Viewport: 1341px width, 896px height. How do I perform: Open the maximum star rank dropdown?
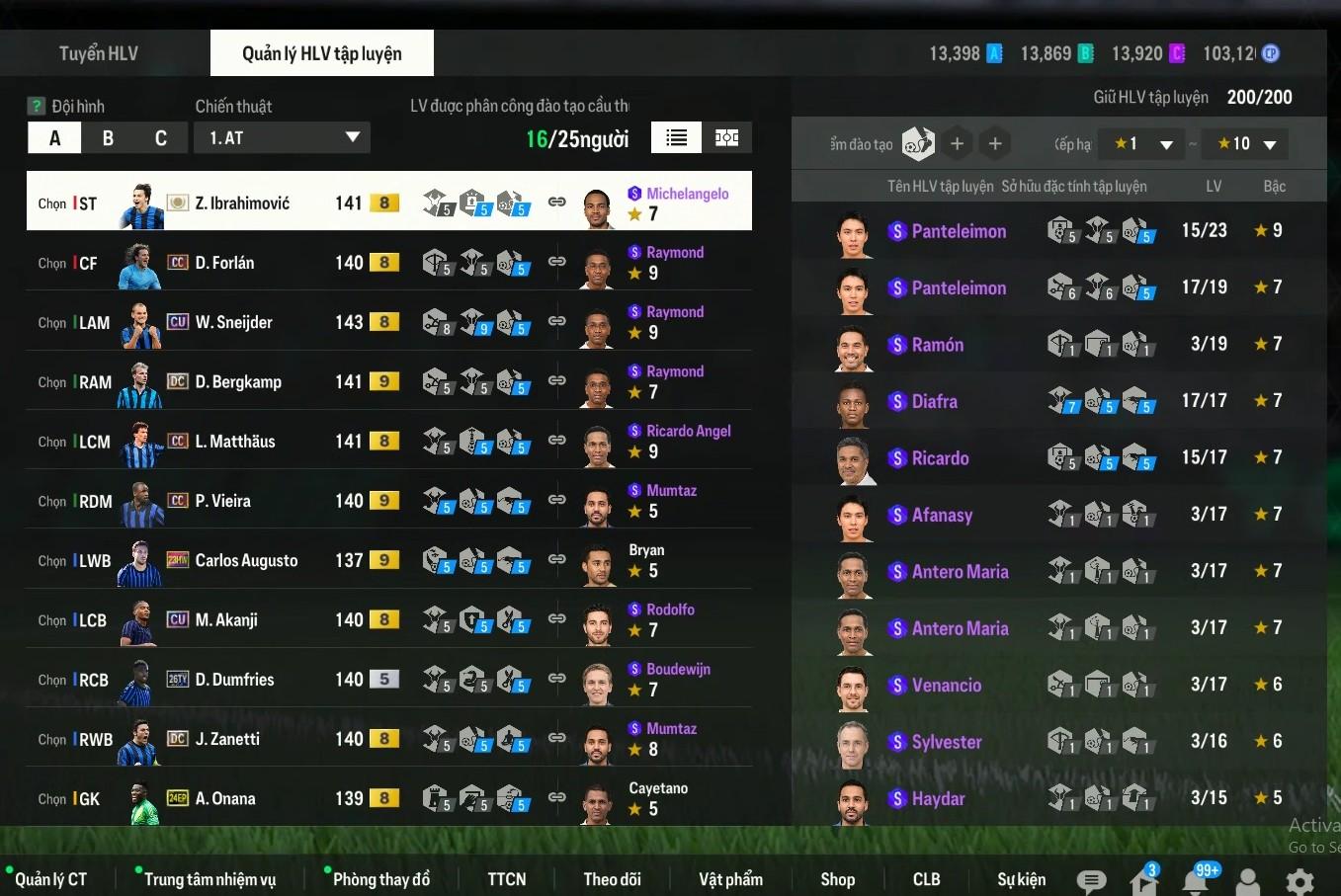click(1247, 144)
